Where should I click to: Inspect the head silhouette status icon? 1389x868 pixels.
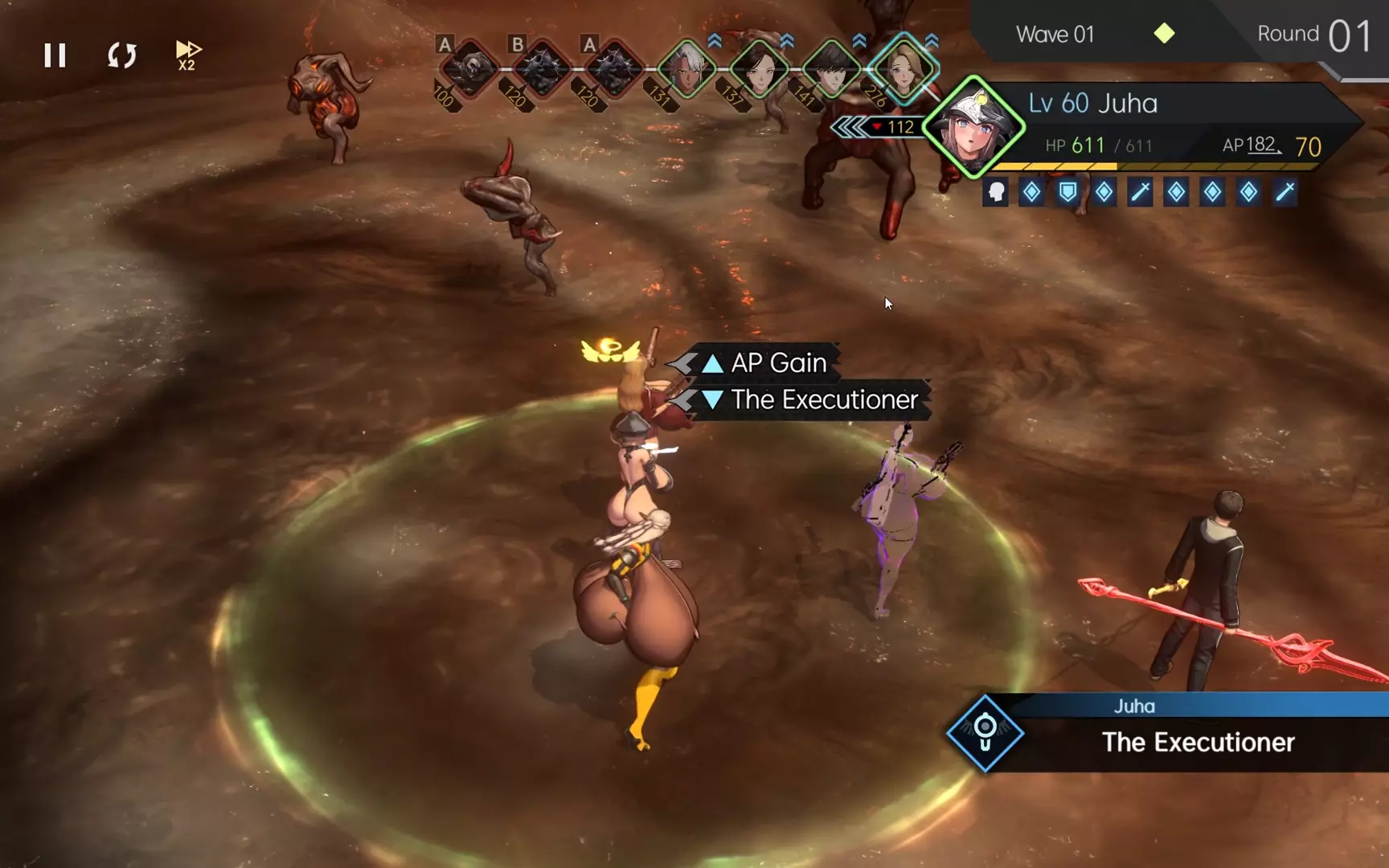(x=996, y=192)
